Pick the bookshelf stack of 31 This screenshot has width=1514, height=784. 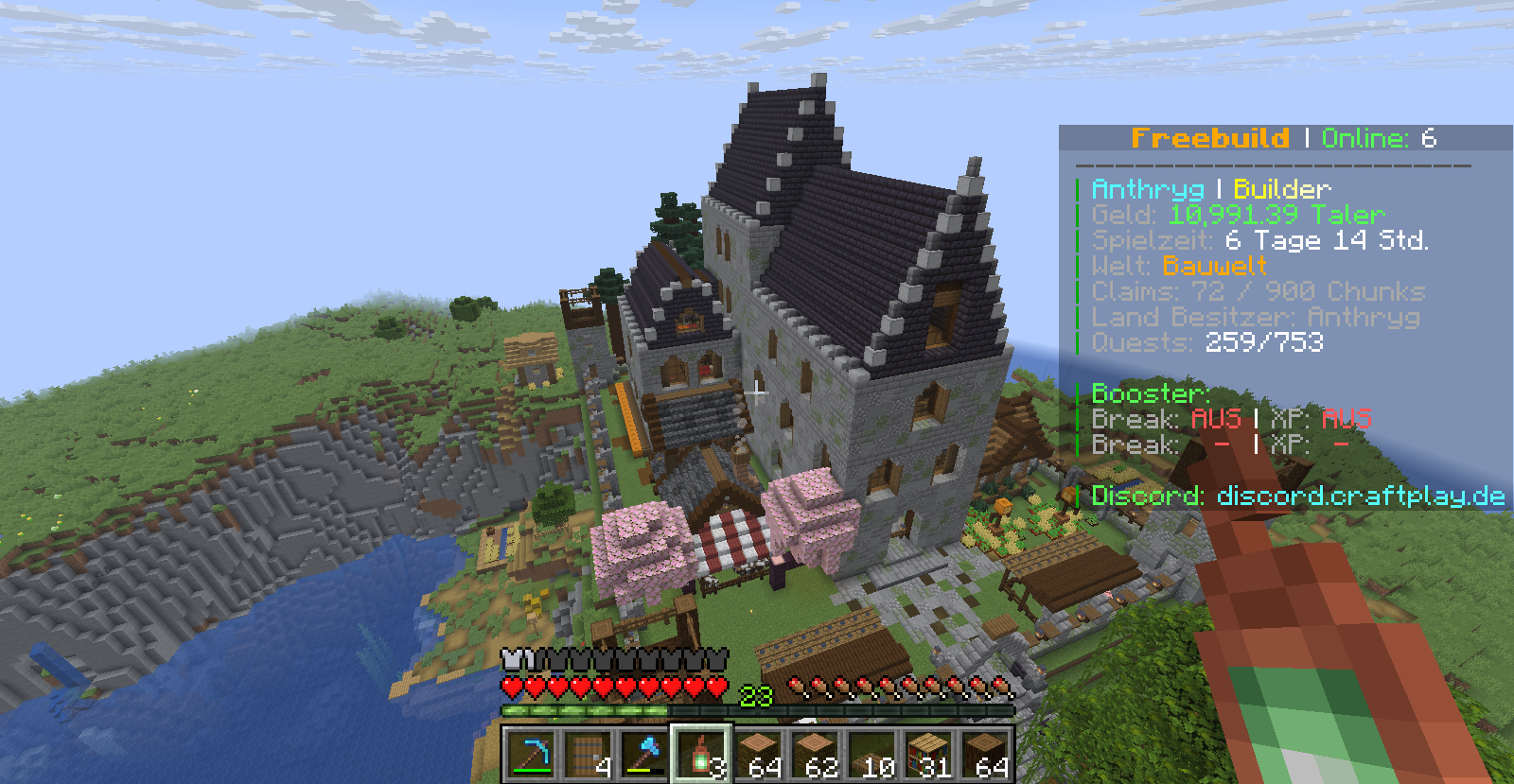pyautogui.click(x=927, y=755)
